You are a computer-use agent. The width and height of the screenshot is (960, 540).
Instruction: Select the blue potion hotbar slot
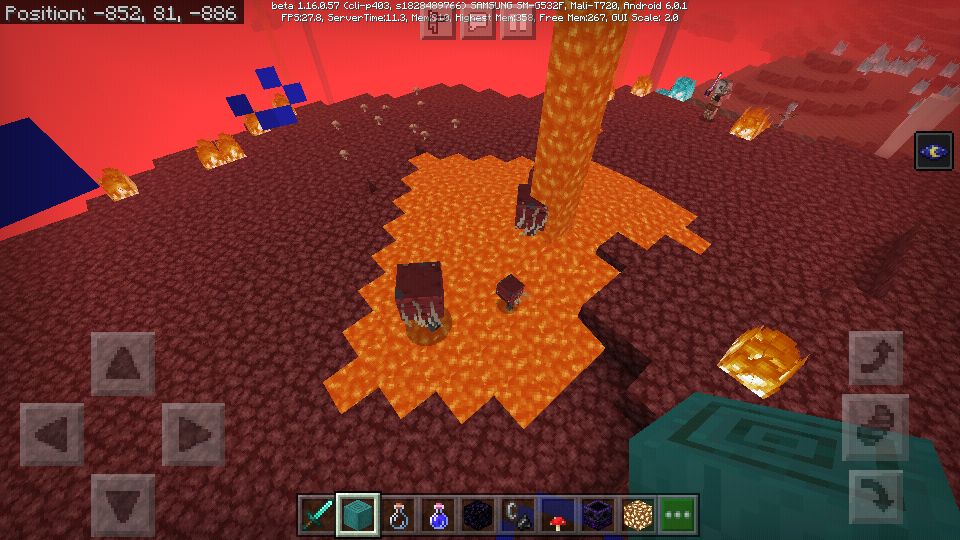(x=438, y=515)
